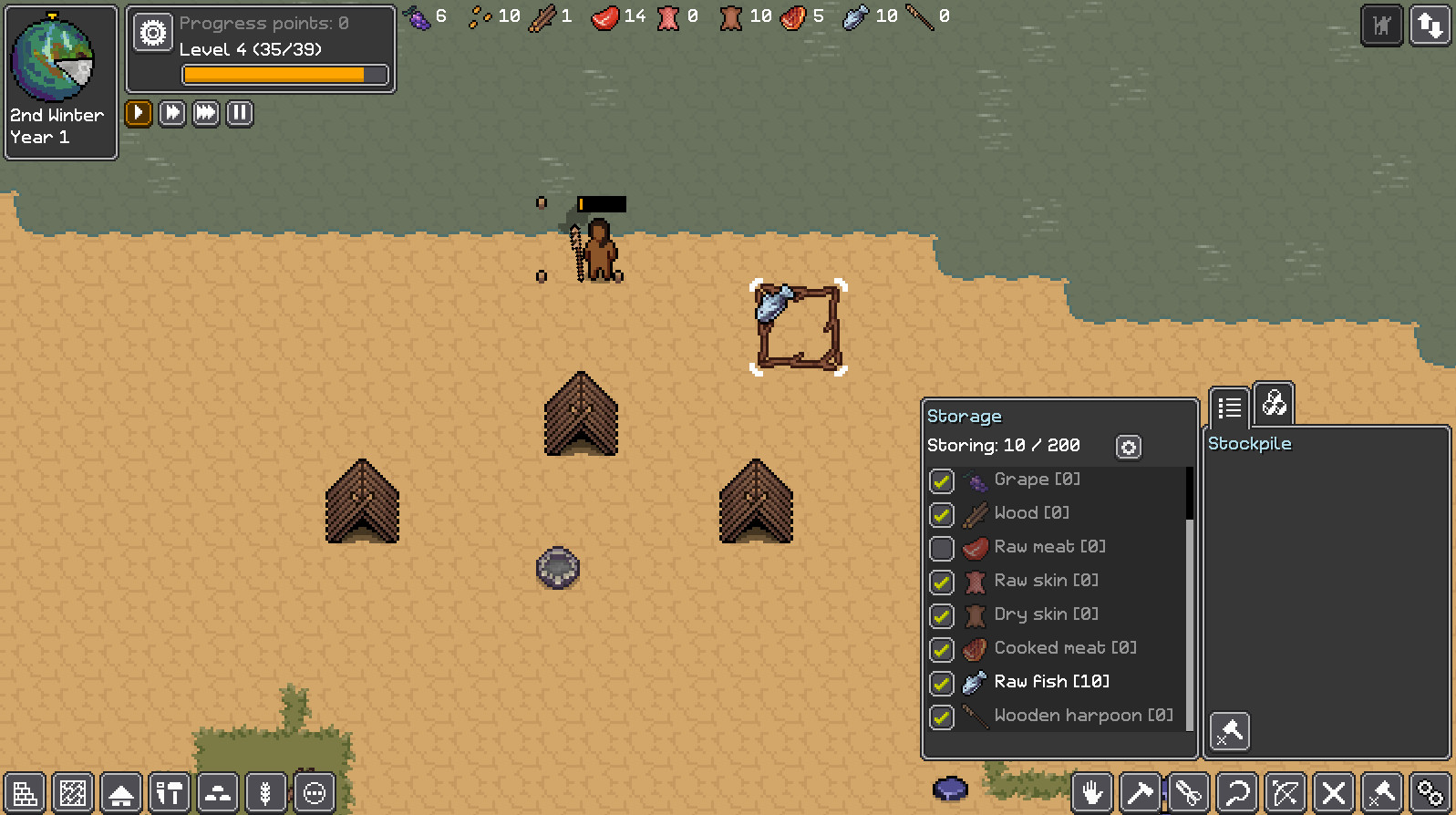Disable Wood storage in the stockpile
The image size is (1456, 815).
pyautogui.click(x=942, y=514)
